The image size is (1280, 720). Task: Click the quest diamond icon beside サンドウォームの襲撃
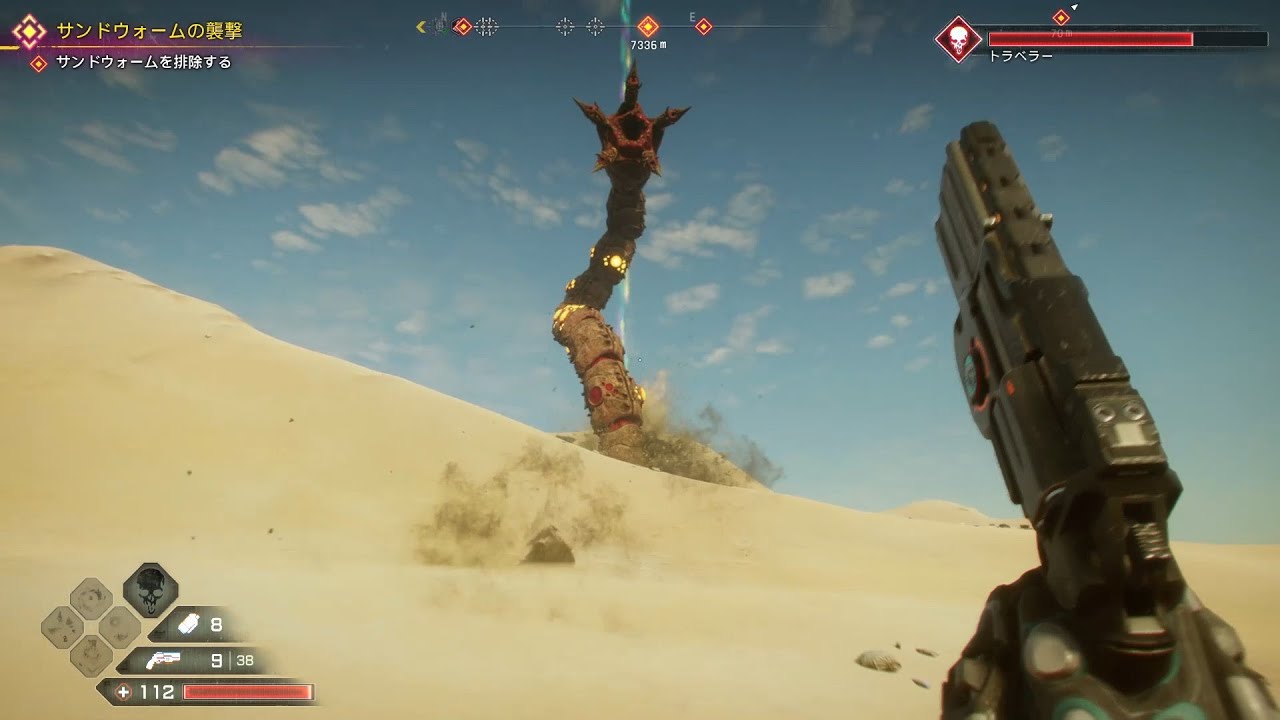click(x=30, y=30)
